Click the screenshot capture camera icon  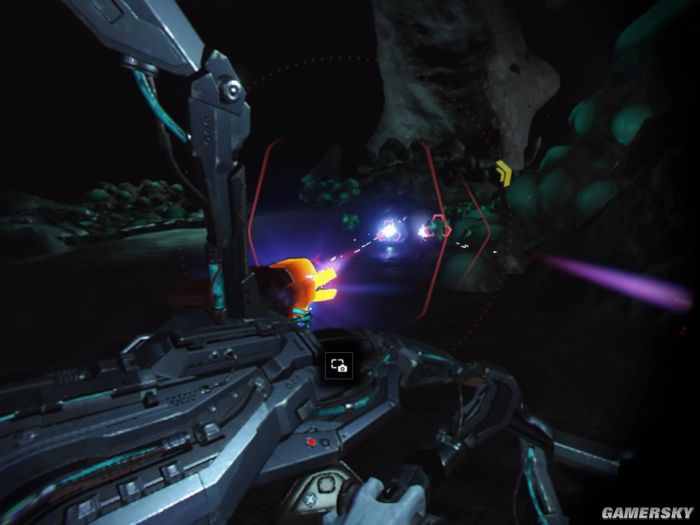click(338, 366)
